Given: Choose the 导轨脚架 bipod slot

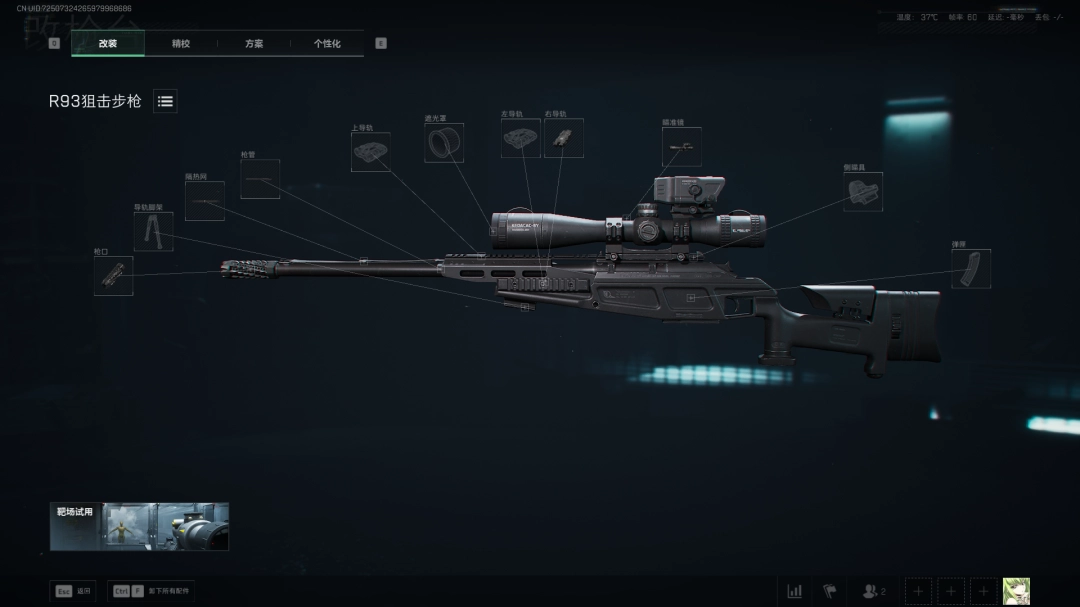Looking at the screenshot, I should 153,232.
